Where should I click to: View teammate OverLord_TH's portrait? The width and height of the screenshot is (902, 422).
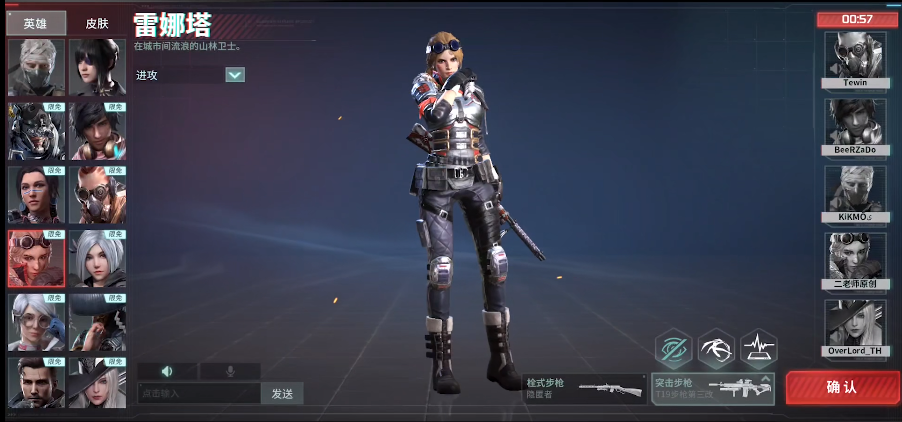pos(855,324)
